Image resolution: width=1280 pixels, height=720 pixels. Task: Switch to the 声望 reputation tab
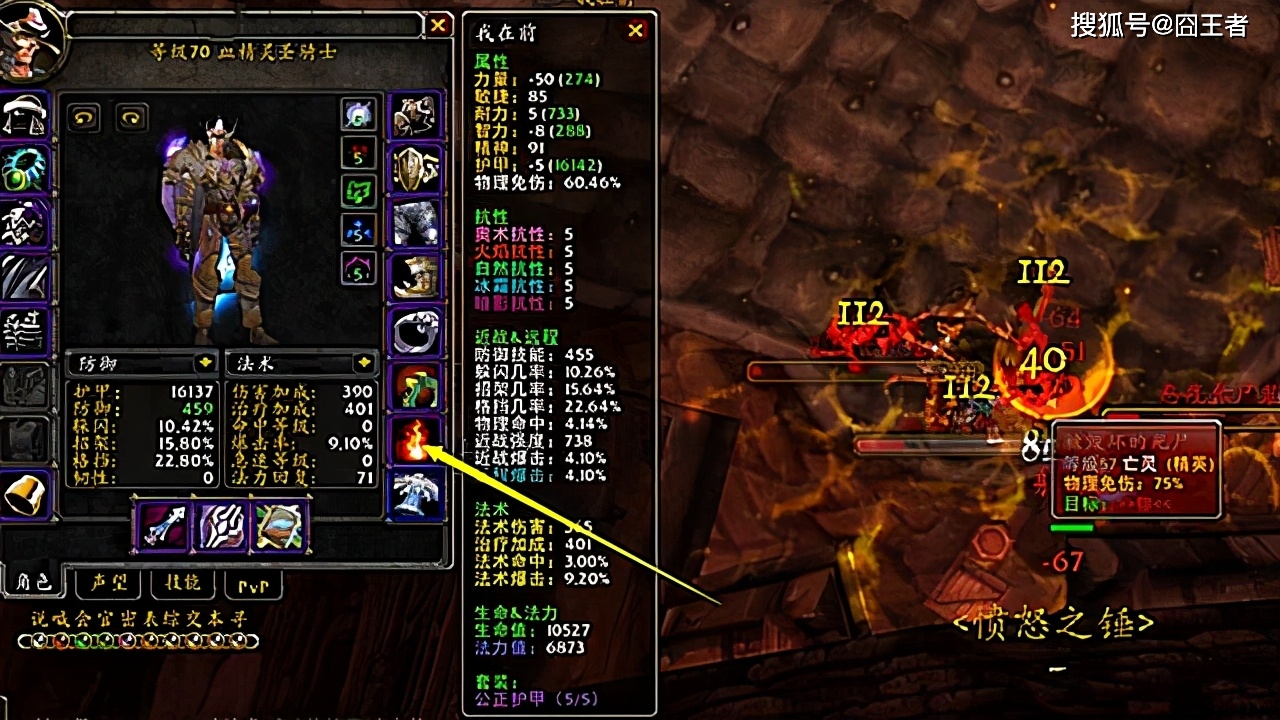tap(110, 583)
